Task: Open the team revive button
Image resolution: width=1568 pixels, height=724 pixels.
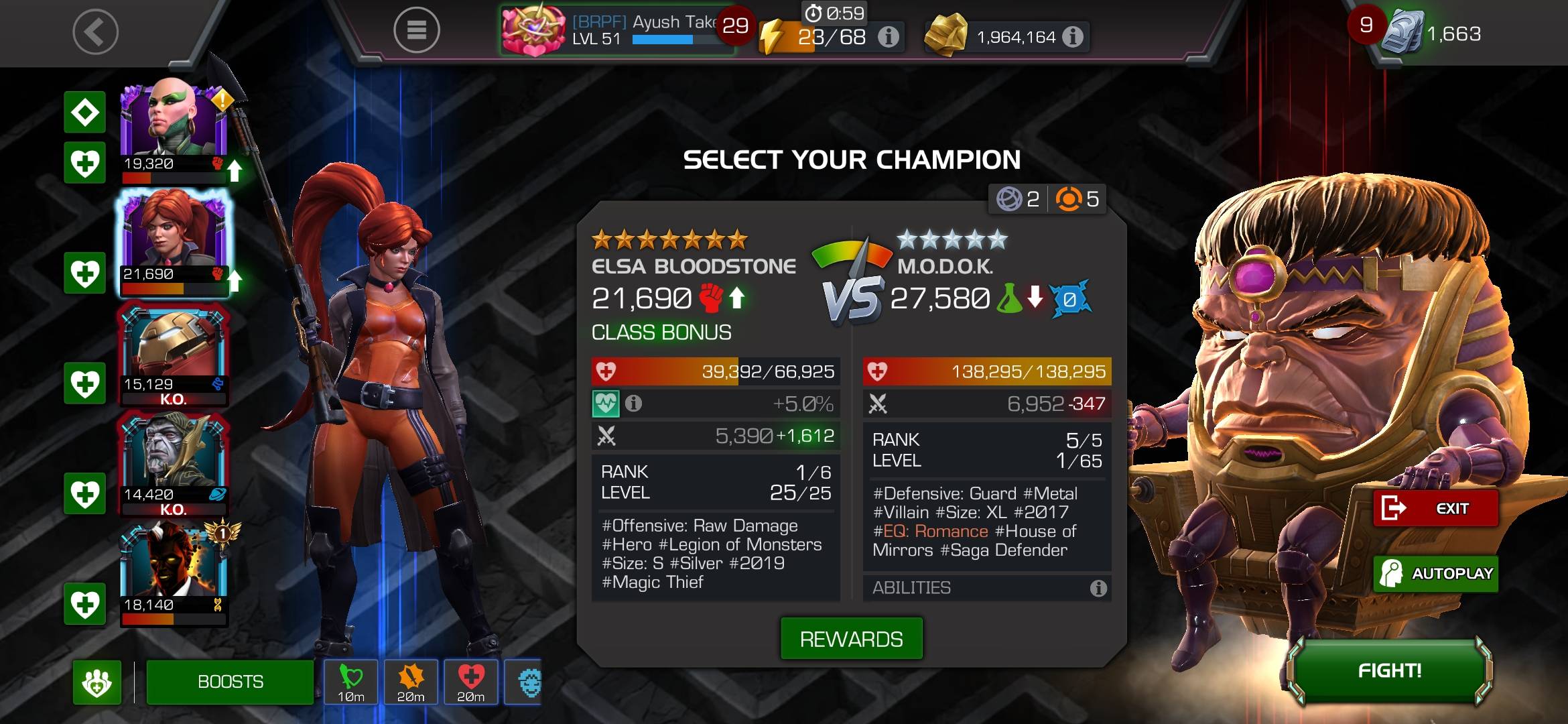Action: click(97, 682)
